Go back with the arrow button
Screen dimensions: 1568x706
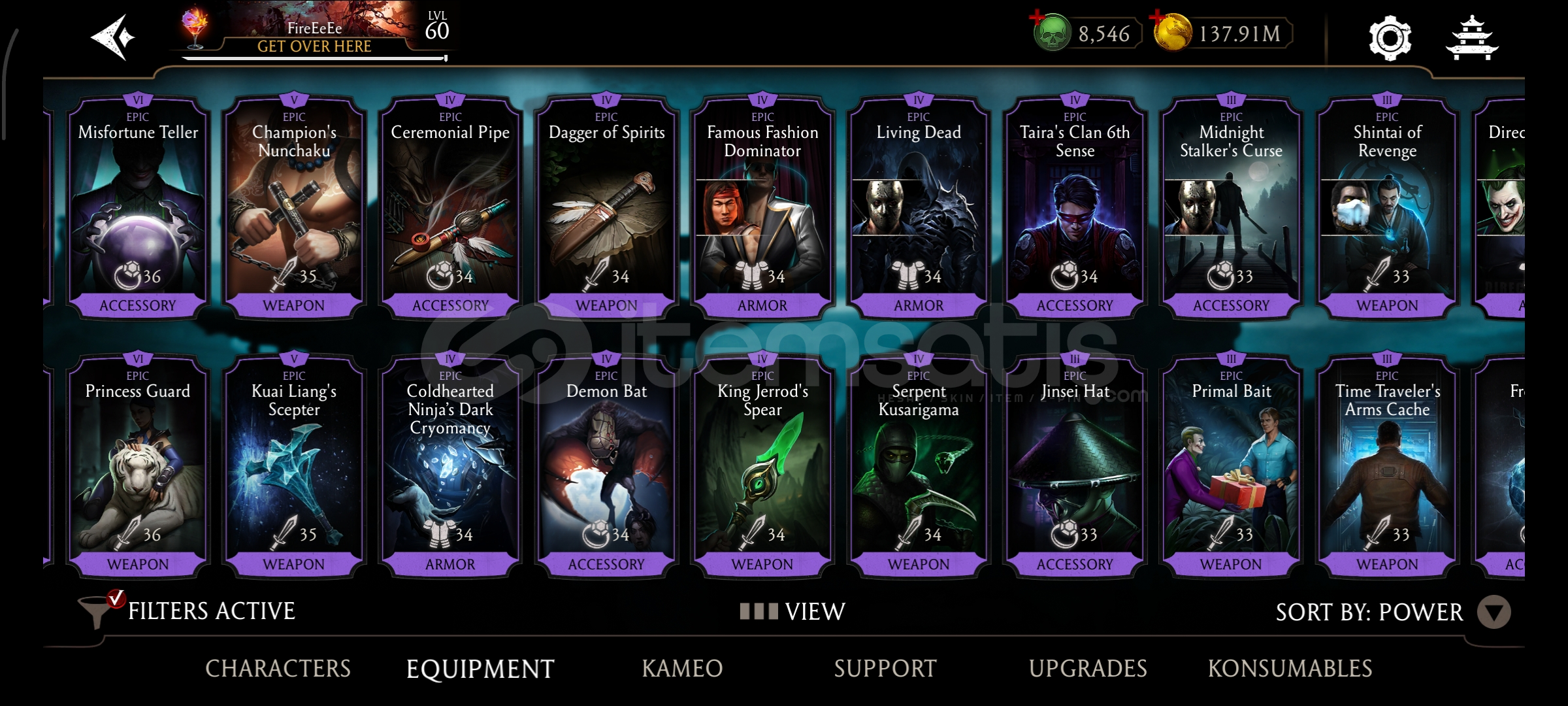pos(112,37)
